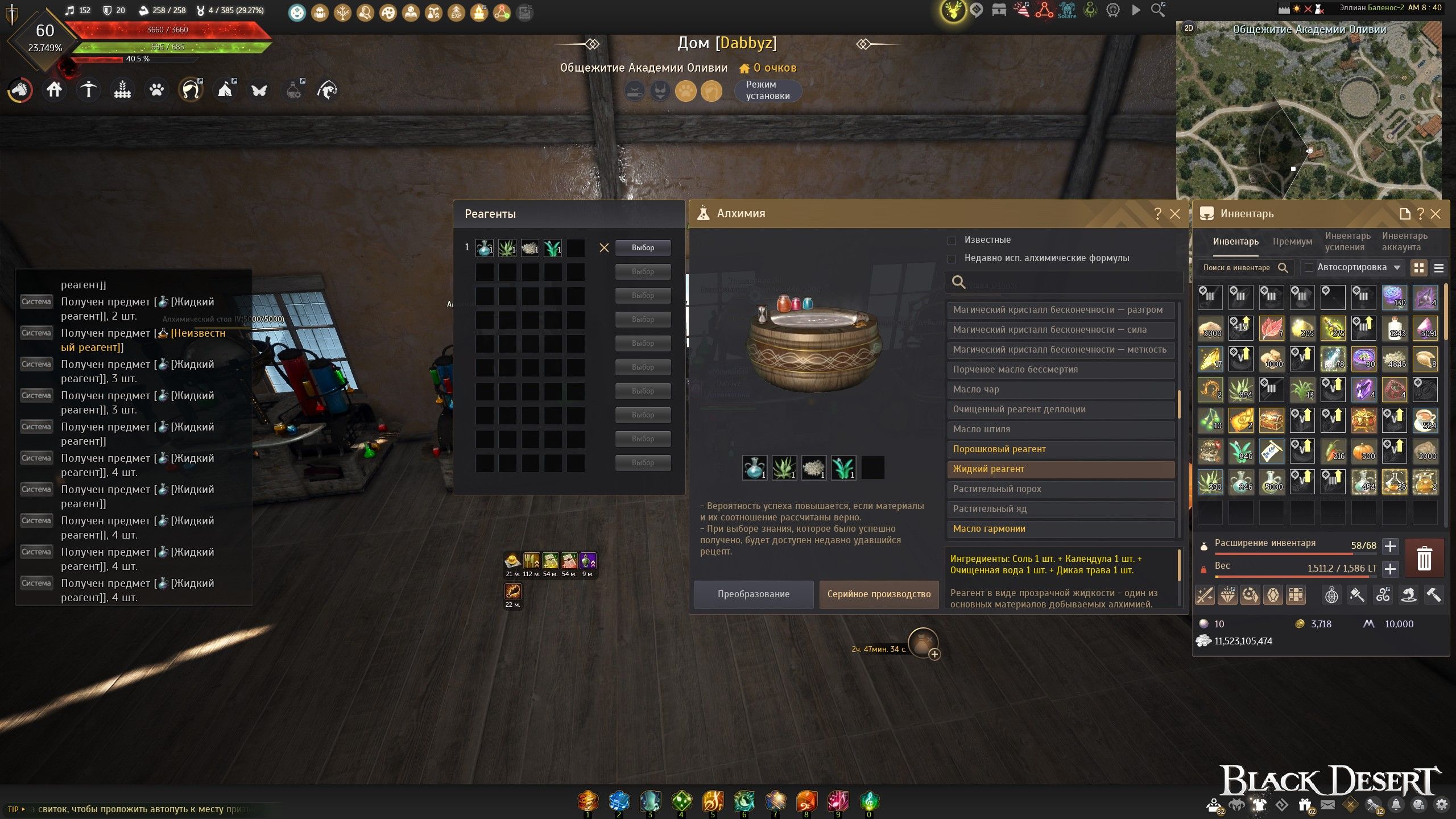Viewport: 1456px width, 819px height.
Task: Click the inventory trash bin button
Action: (1424, 558)
